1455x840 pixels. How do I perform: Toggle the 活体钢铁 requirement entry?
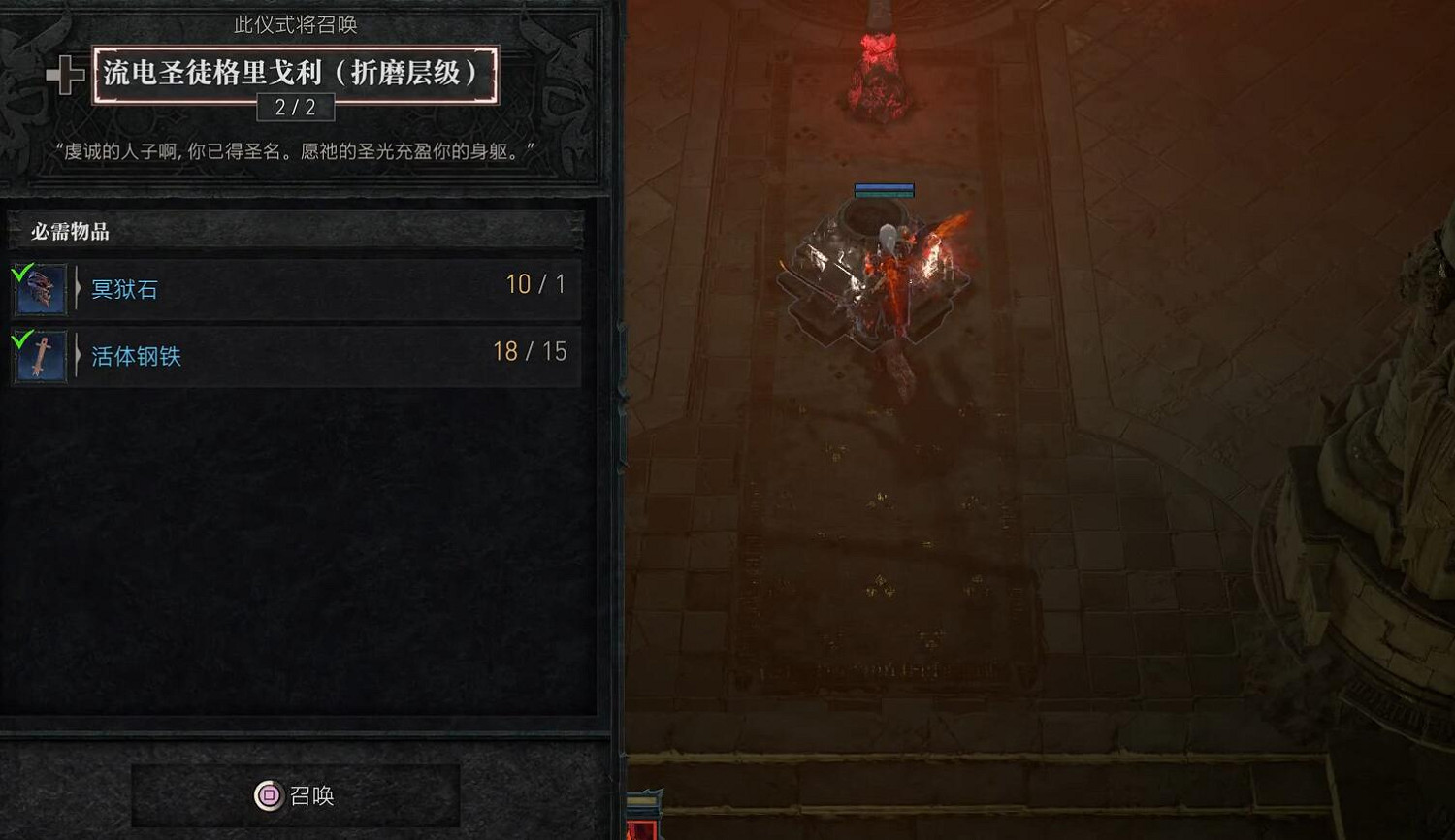291,355
